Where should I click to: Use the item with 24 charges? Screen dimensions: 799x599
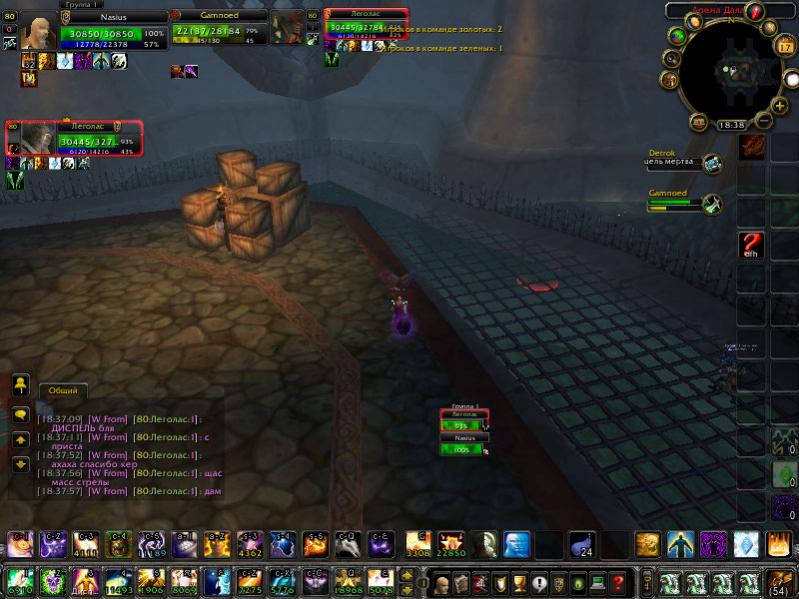[x=583, y=544]
